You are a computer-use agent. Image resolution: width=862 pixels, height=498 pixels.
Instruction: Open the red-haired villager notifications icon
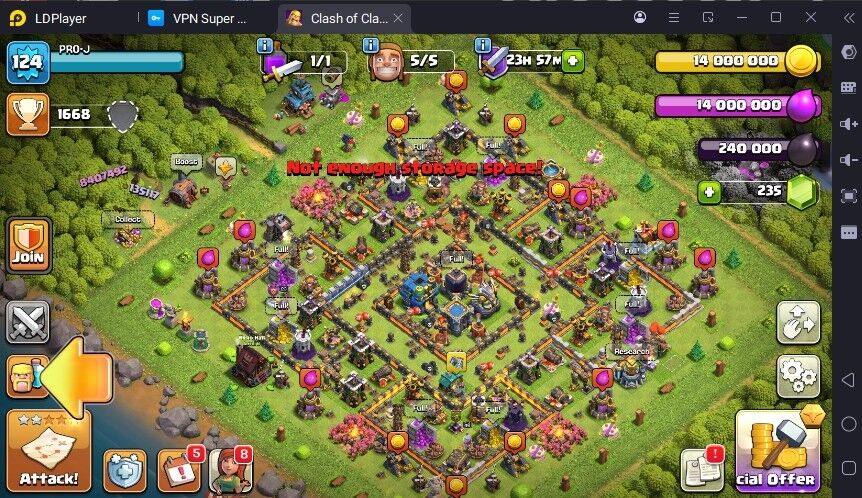(x=228, y=470)
